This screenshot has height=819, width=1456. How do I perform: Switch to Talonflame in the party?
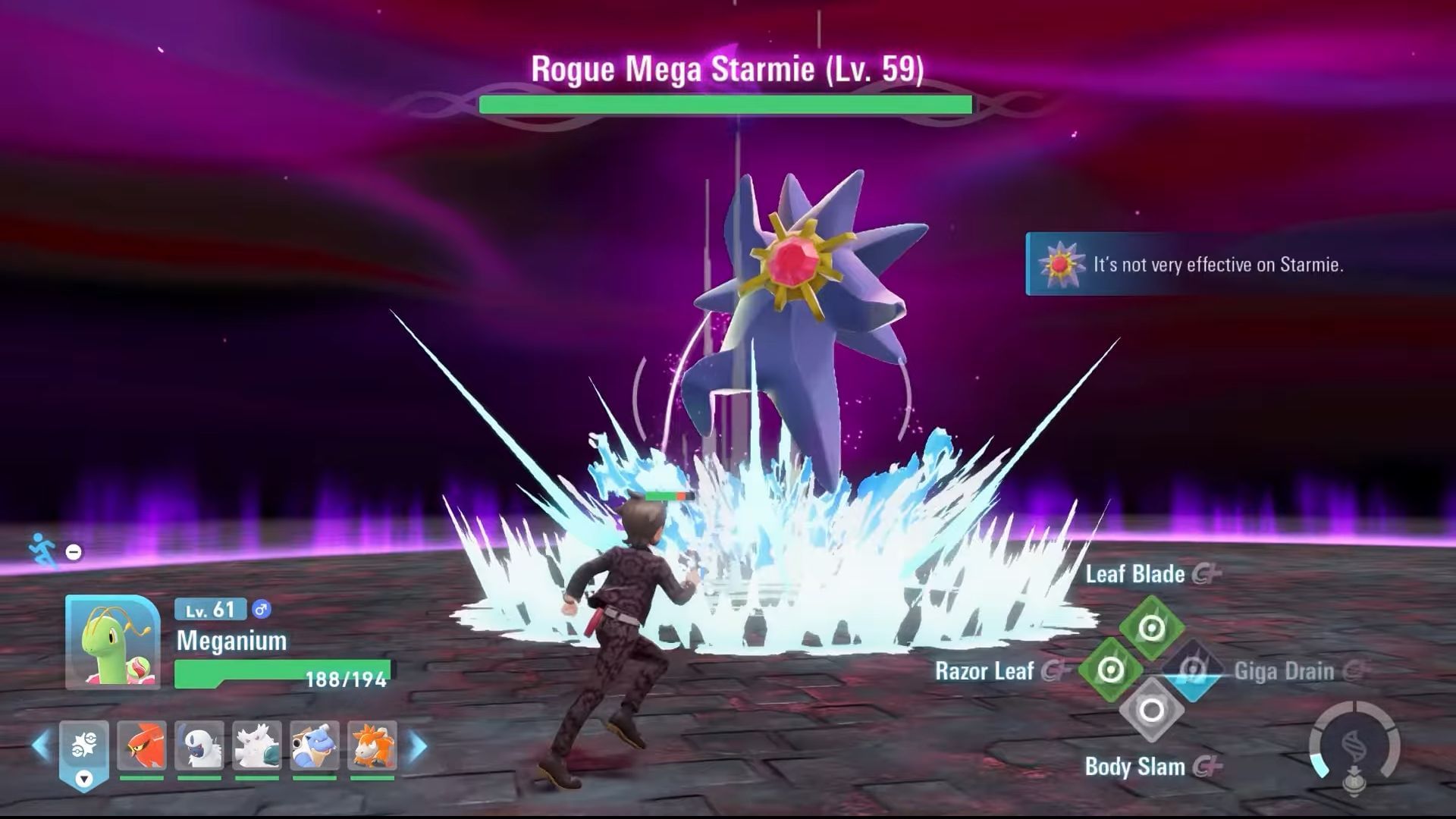[x=142, y=746]
